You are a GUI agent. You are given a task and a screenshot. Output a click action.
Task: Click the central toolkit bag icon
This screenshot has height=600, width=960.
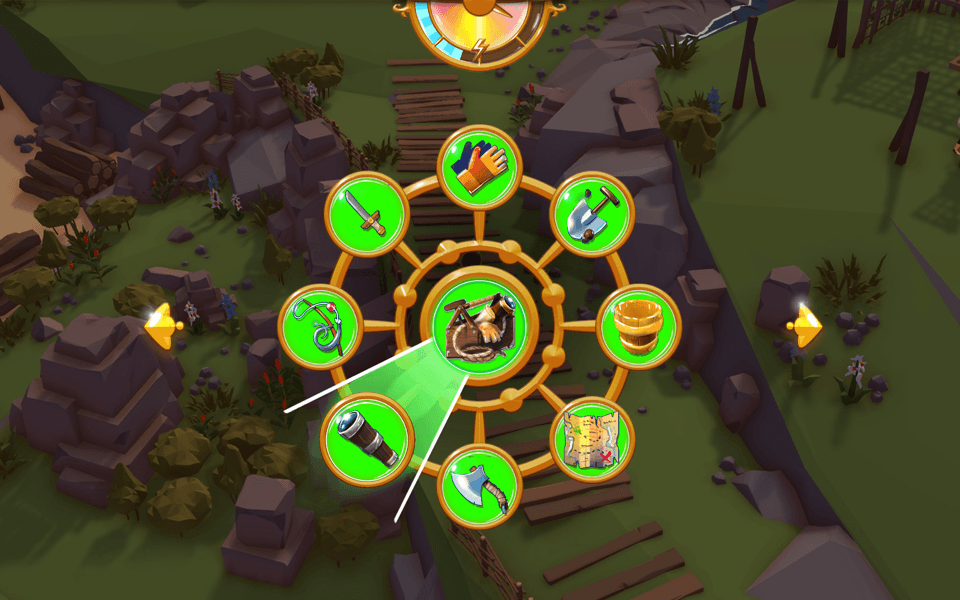point(480,326)
